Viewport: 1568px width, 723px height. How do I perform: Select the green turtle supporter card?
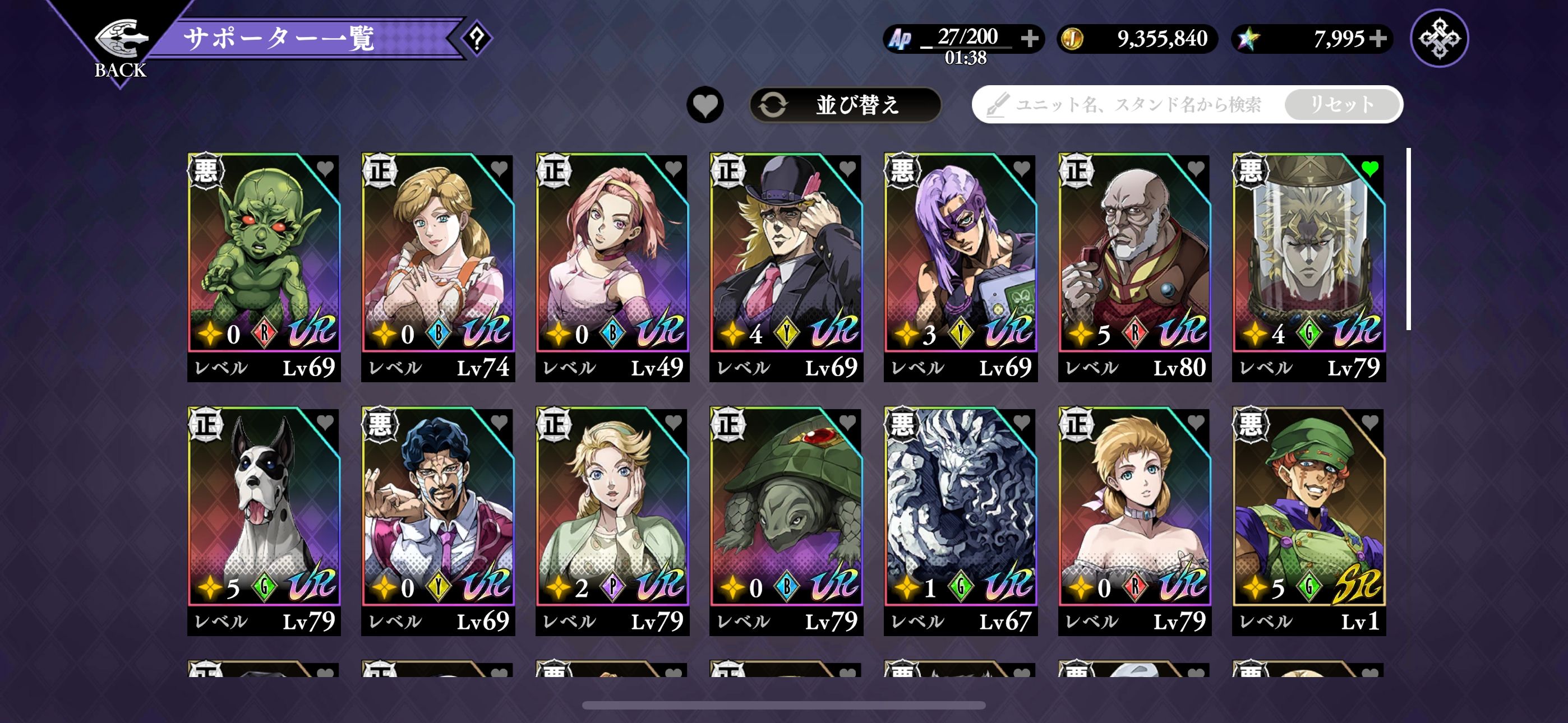[x=786, y=510]
